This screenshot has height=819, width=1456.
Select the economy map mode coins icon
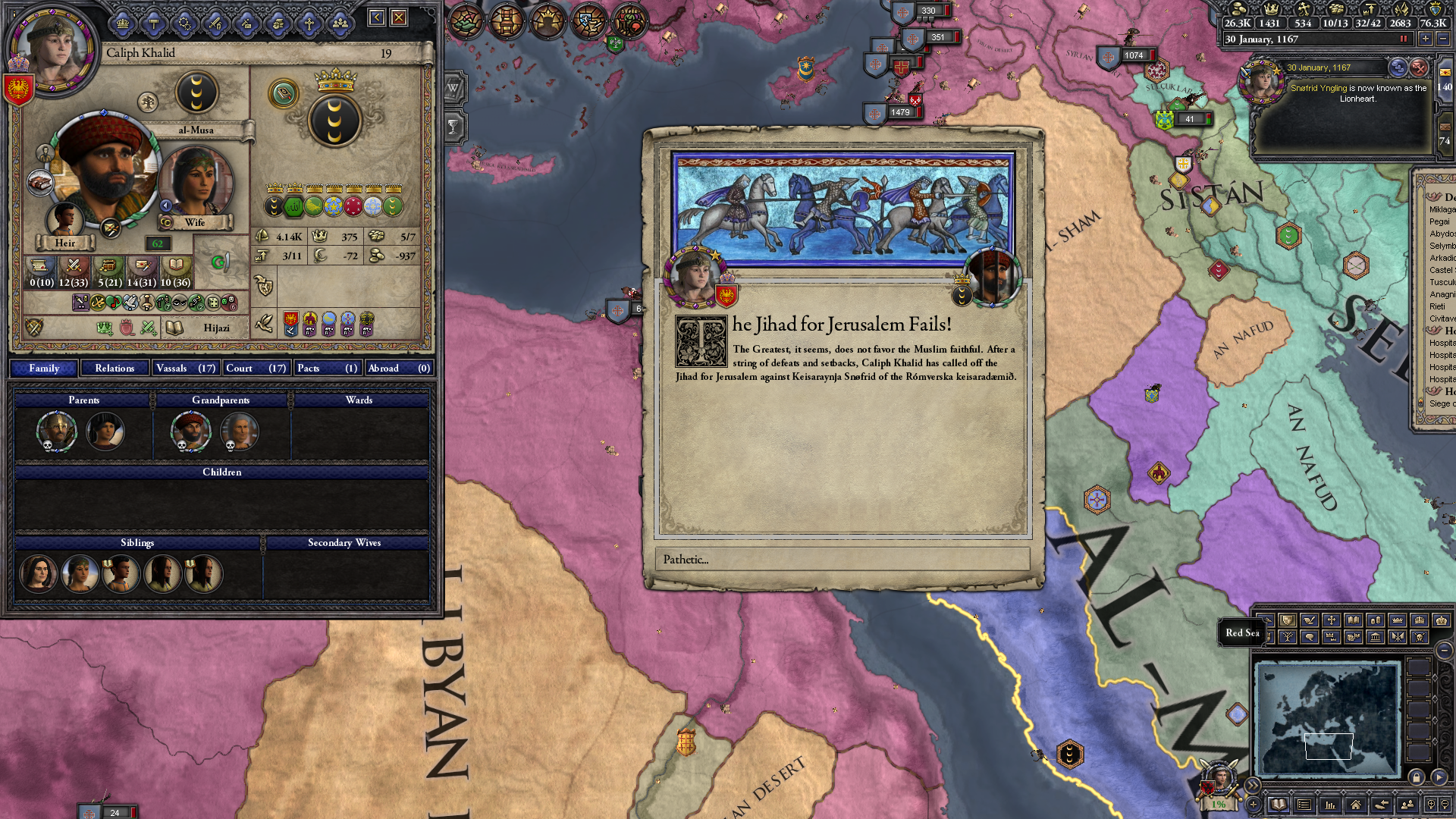pos(1376,621)
